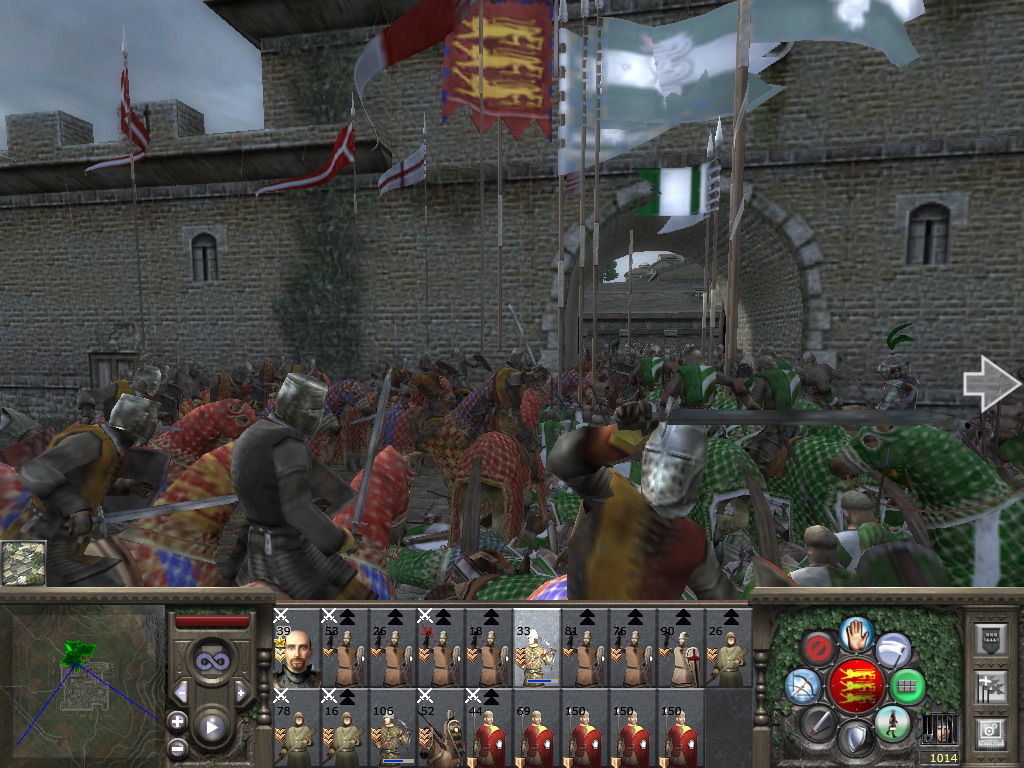Zoom out the minimap with minus button
The height and width of the screenshot is (768, 1024).
coord(177,747)
